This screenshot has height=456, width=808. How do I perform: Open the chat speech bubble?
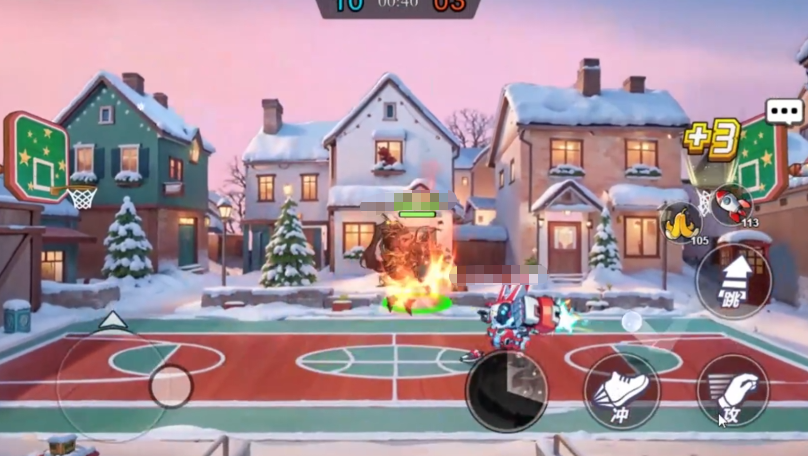(x=785, y=111)
